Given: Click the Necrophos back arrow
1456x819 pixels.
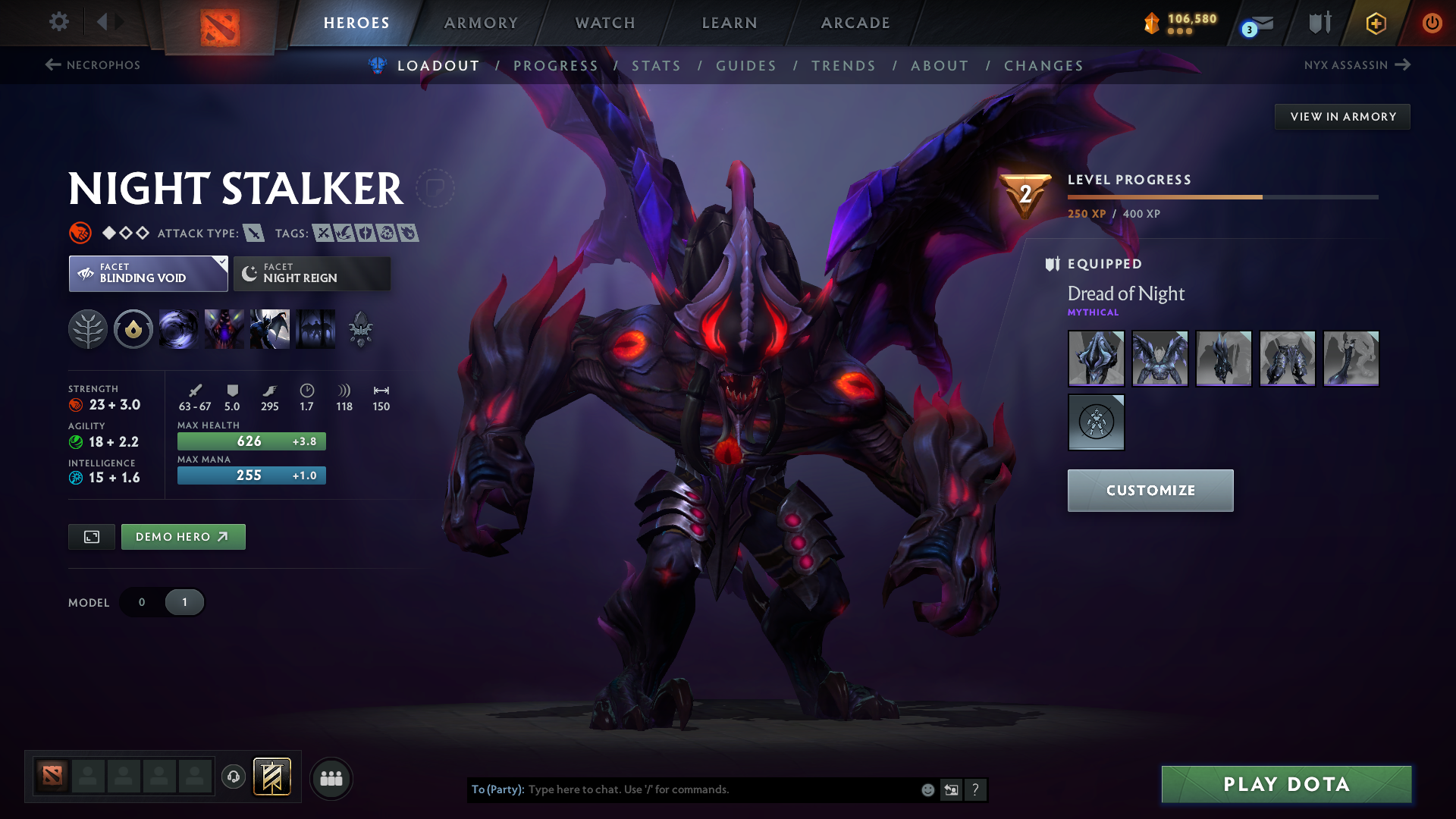Looking at the screenshot, I should coord(52,65).
